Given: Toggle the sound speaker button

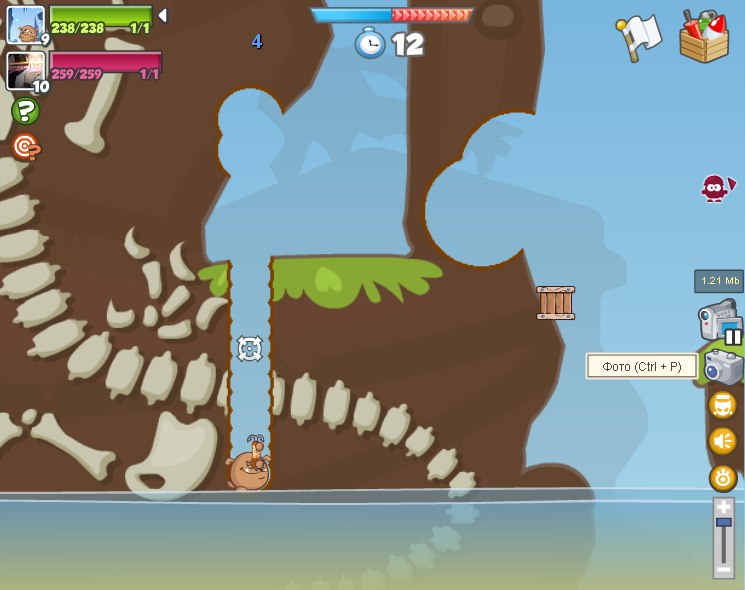Looking at the screenshot, I should pos(722,441).
